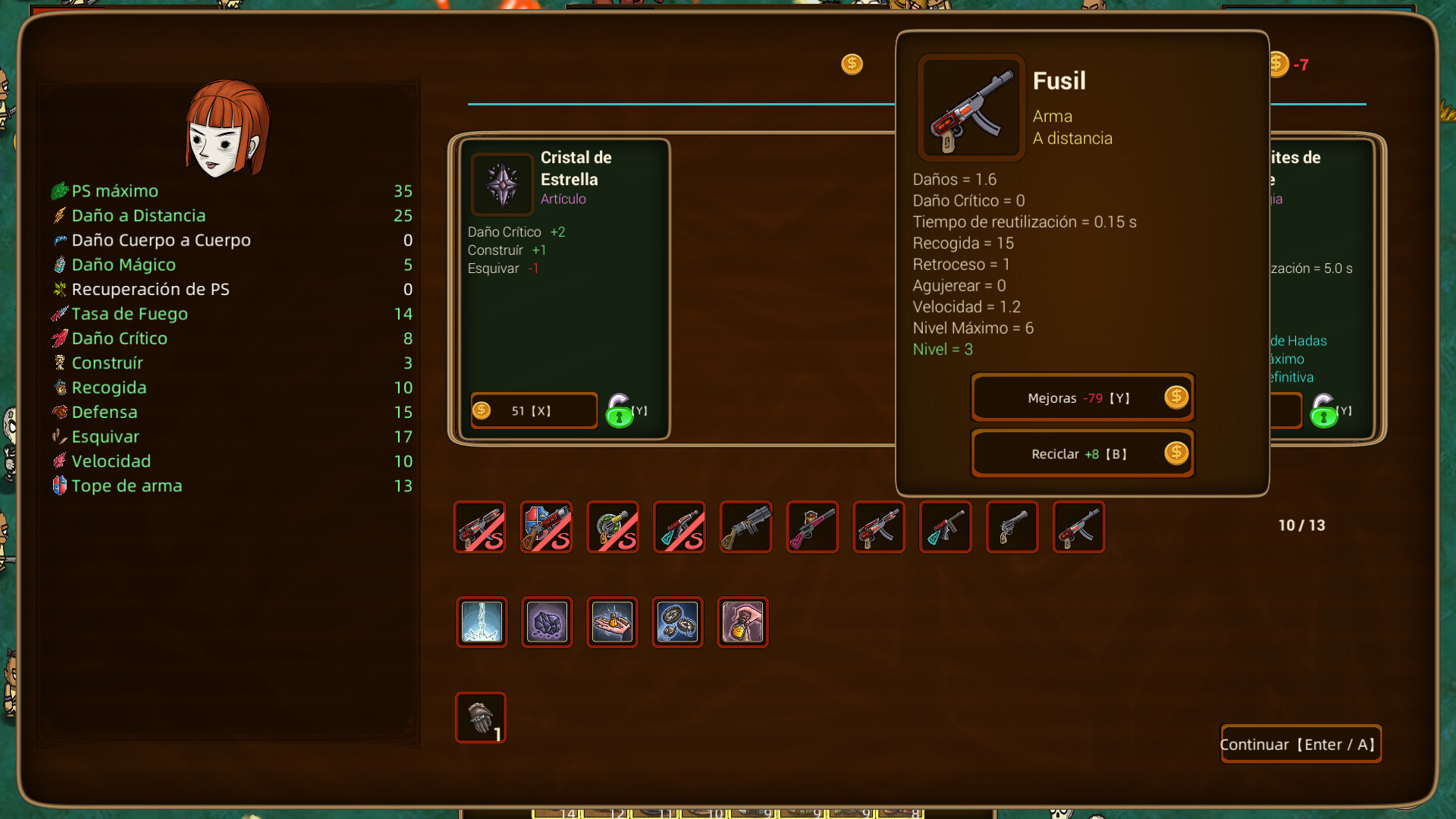1456x819 pixels.
Task: Click the potion-in-hand item icon
Action: pos(742,622)
